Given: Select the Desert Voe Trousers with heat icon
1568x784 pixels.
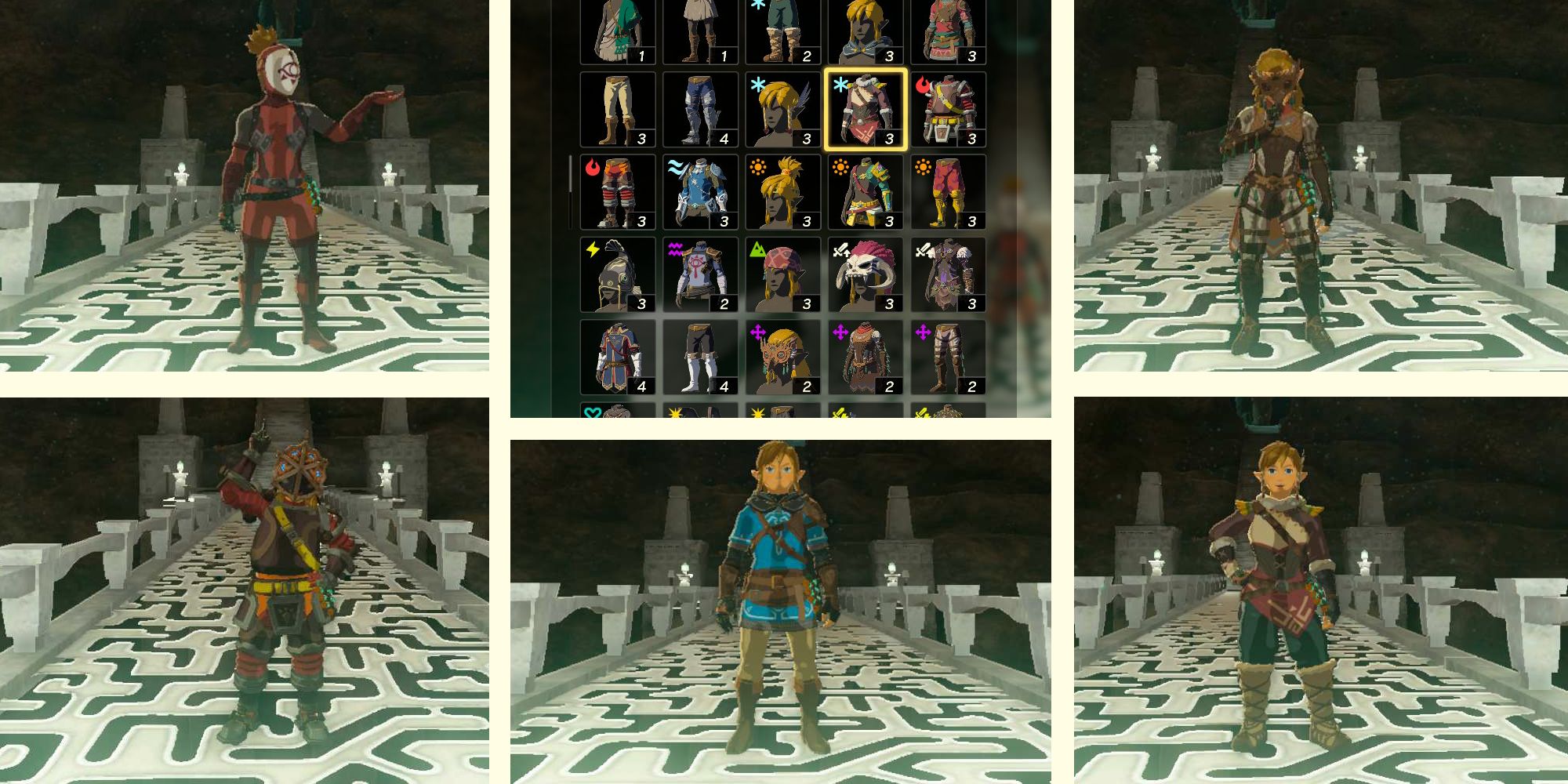Looking at the screenshot, I should 947,192.
